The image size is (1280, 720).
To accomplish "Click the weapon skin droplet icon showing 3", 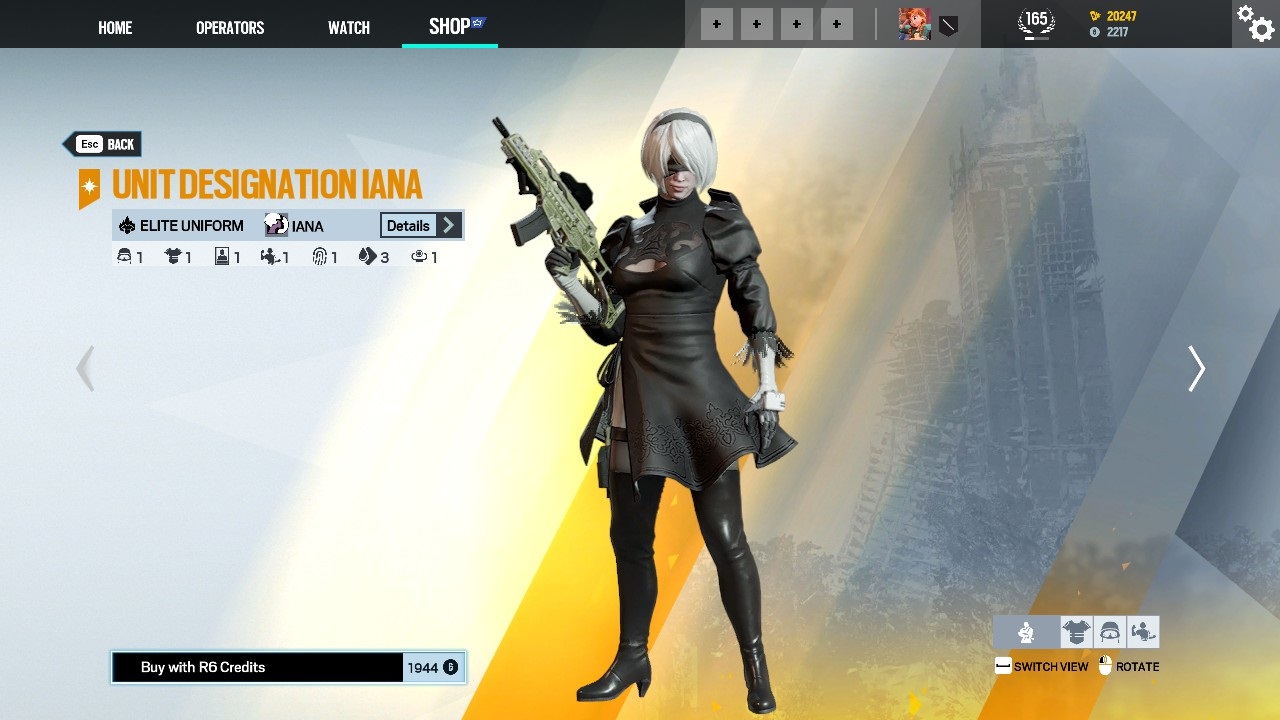I will (368, 257).
